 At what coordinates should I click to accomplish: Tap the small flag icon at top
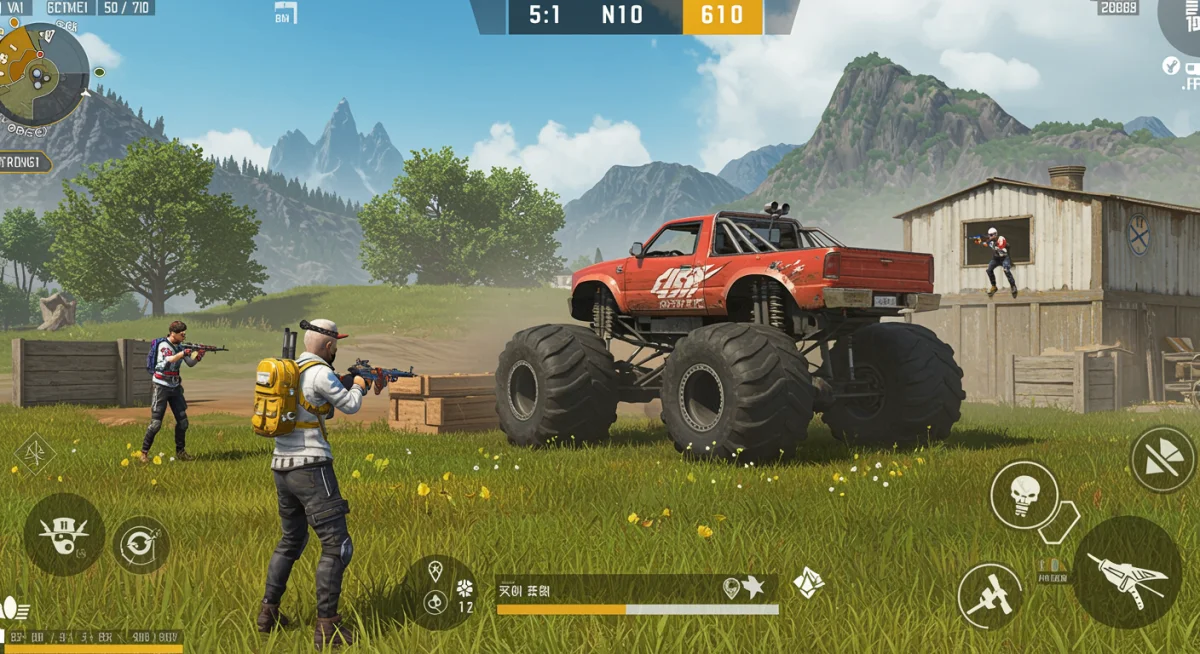pyautogui.click(x=285, y=13)
